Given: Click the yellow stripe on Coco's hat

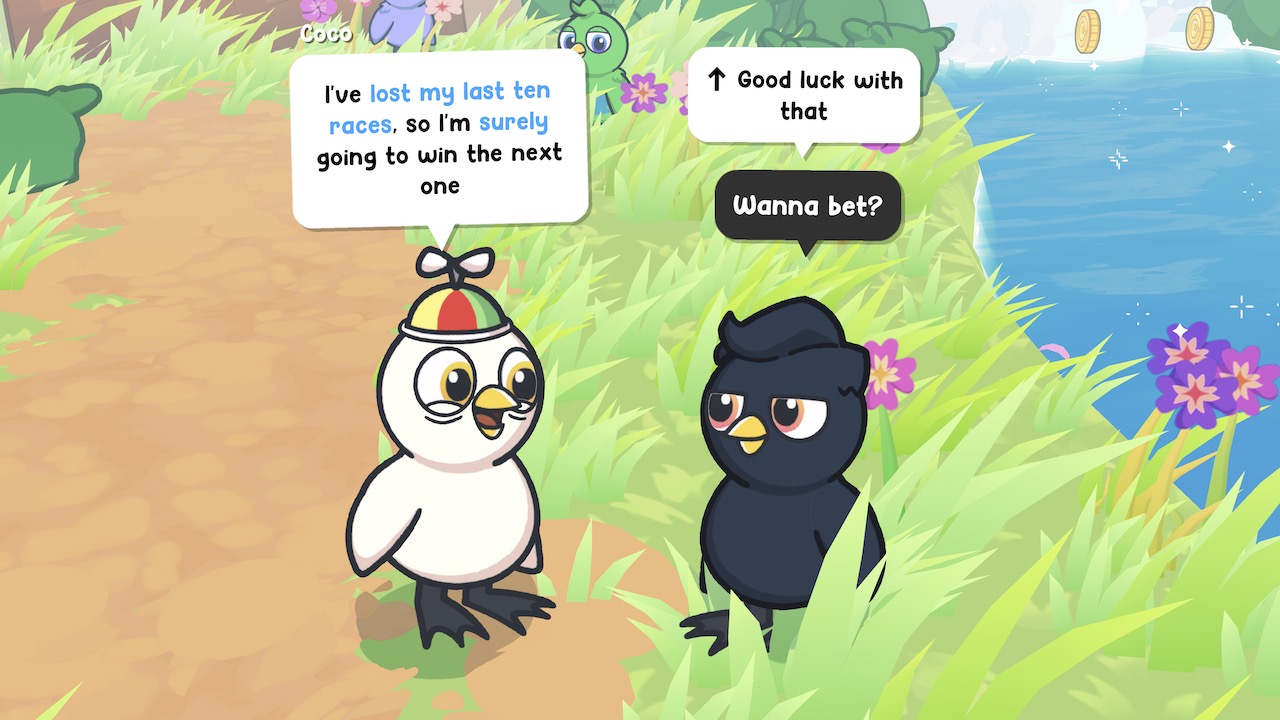Looking at the screenshot, I should (425, 315).
